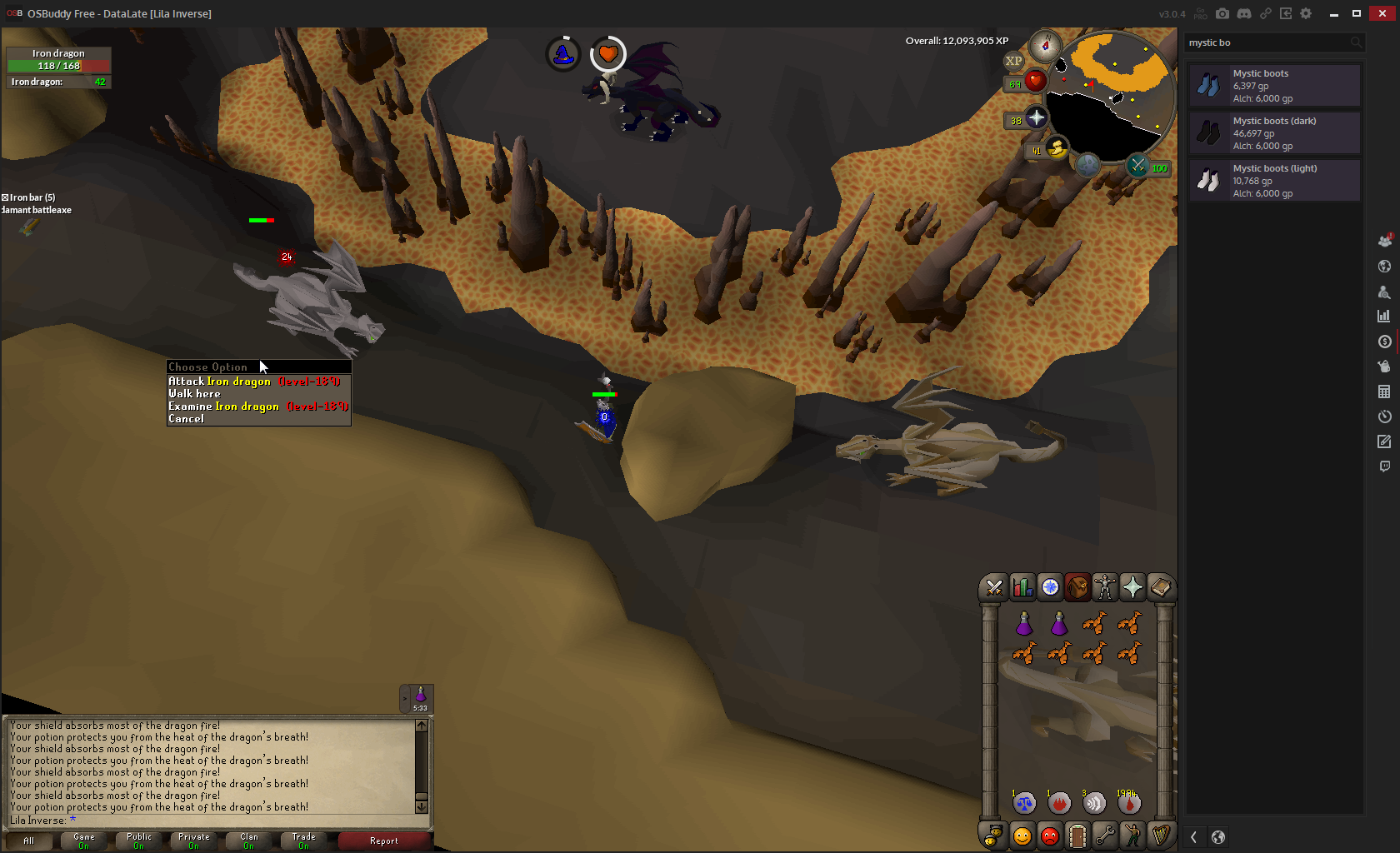Show the All chat tab
1400x853 pixels.
pyautogui.click(x=29, y=841)
